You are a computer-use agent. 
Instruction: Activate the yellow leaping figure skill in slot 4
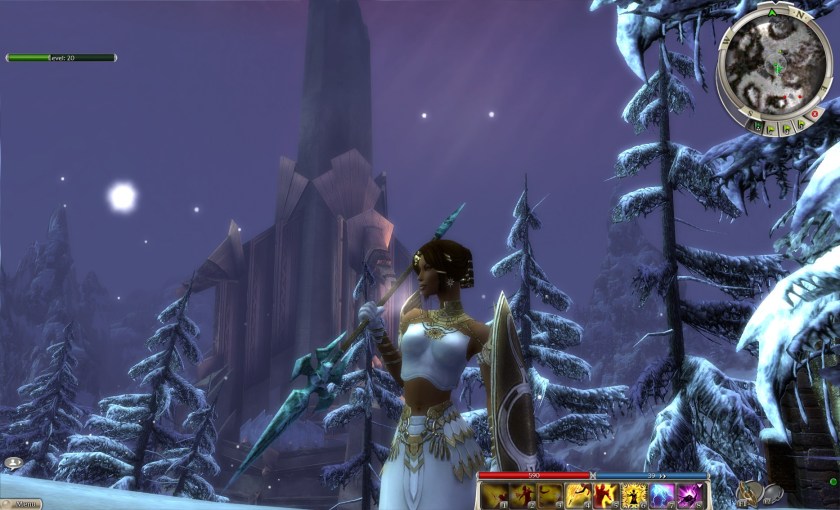(578, 495)
